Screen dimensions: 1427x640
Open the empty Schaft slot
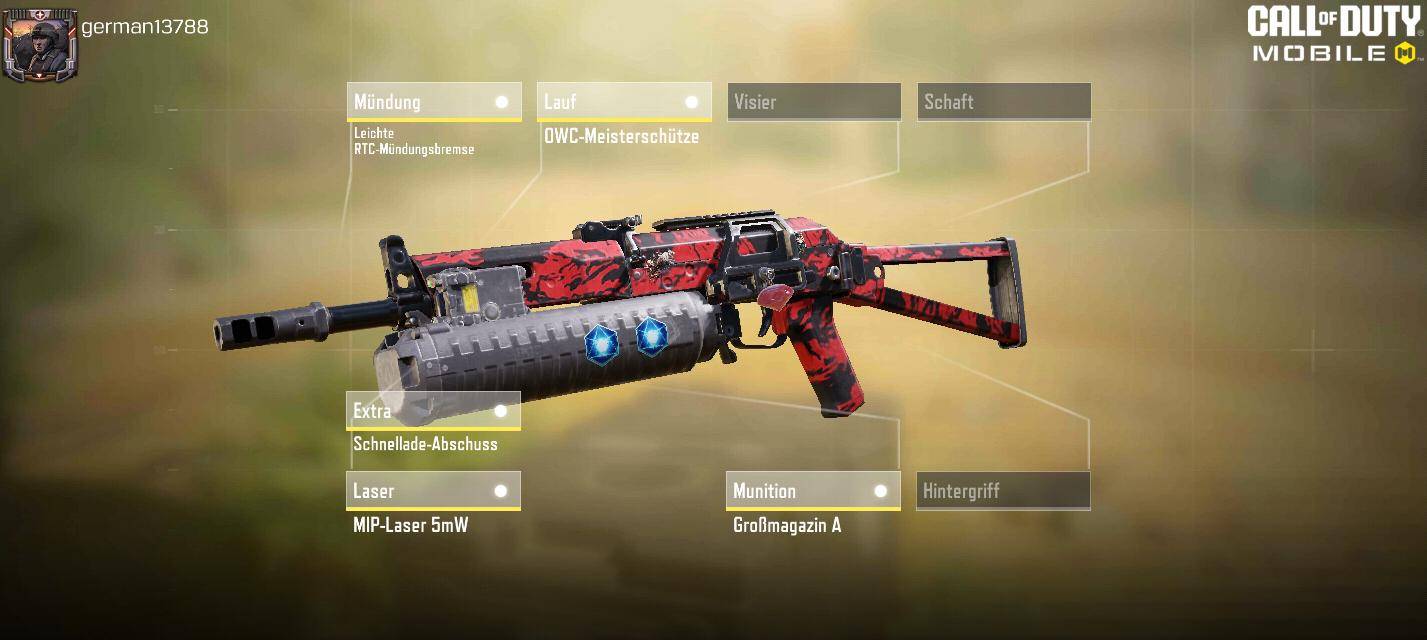[1004, 102]
